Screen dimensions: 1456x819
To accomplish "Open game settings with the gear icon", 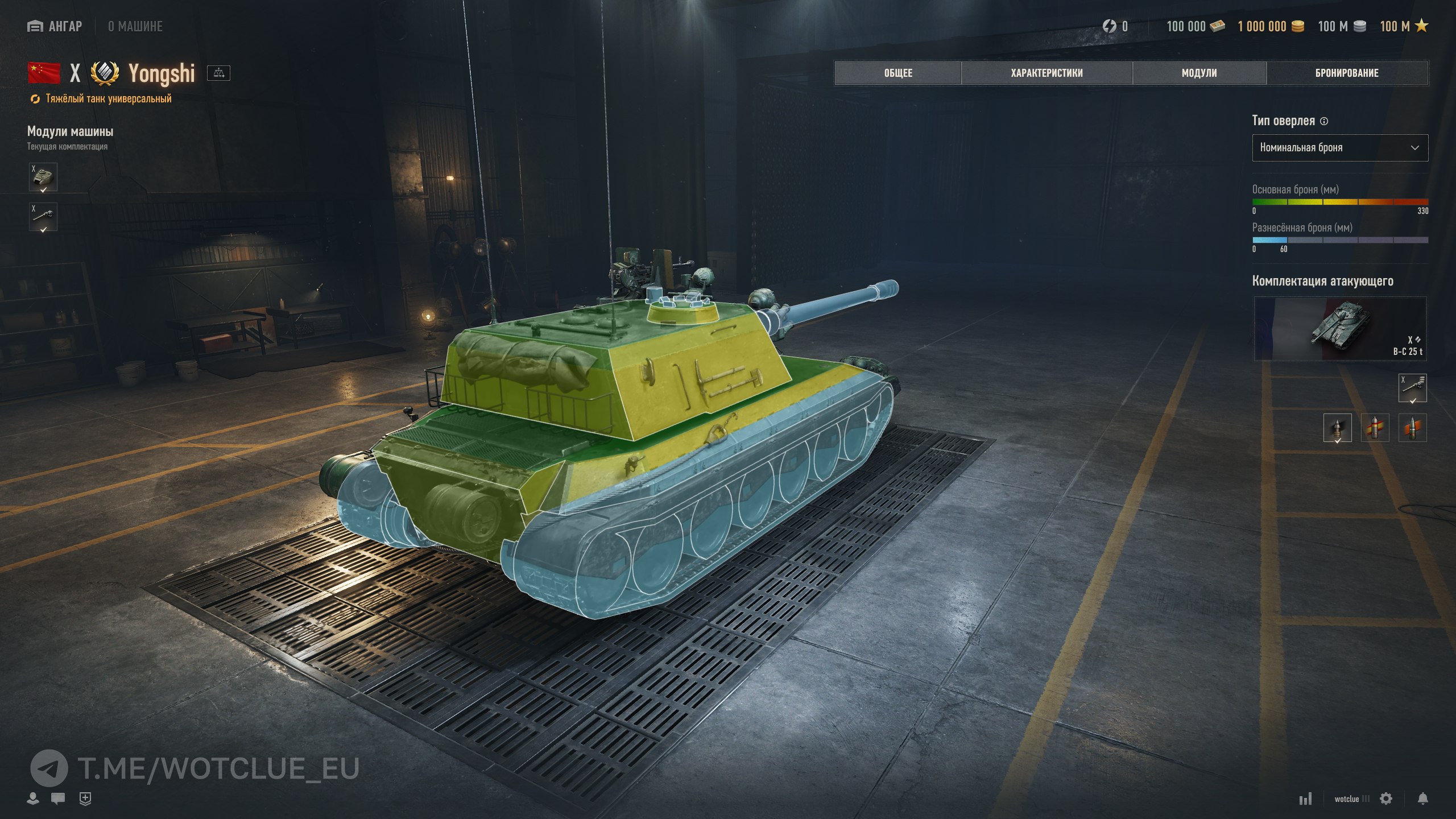I will [1386, 799].
